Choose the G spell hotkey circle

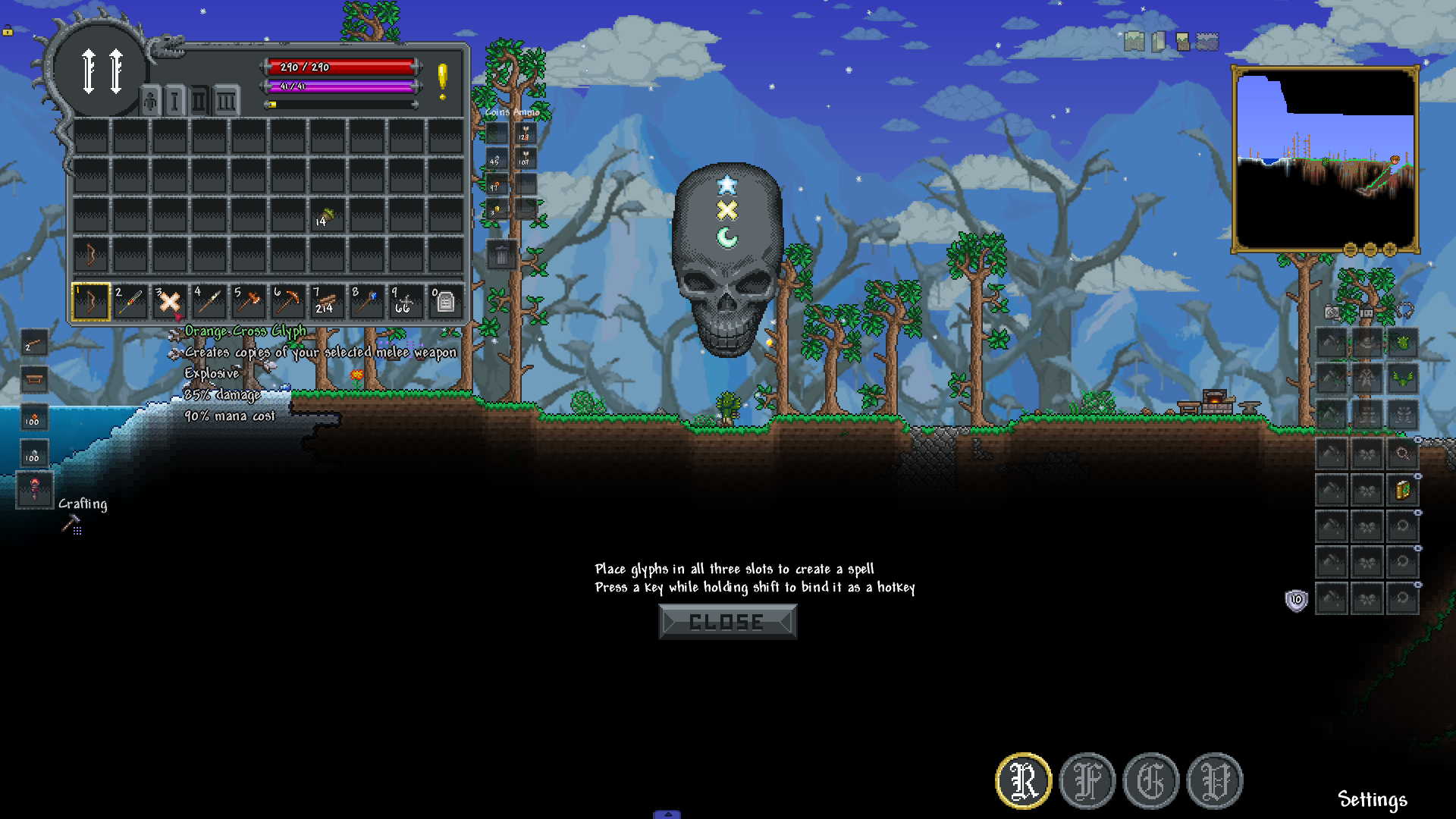[x=1150, y=781]
